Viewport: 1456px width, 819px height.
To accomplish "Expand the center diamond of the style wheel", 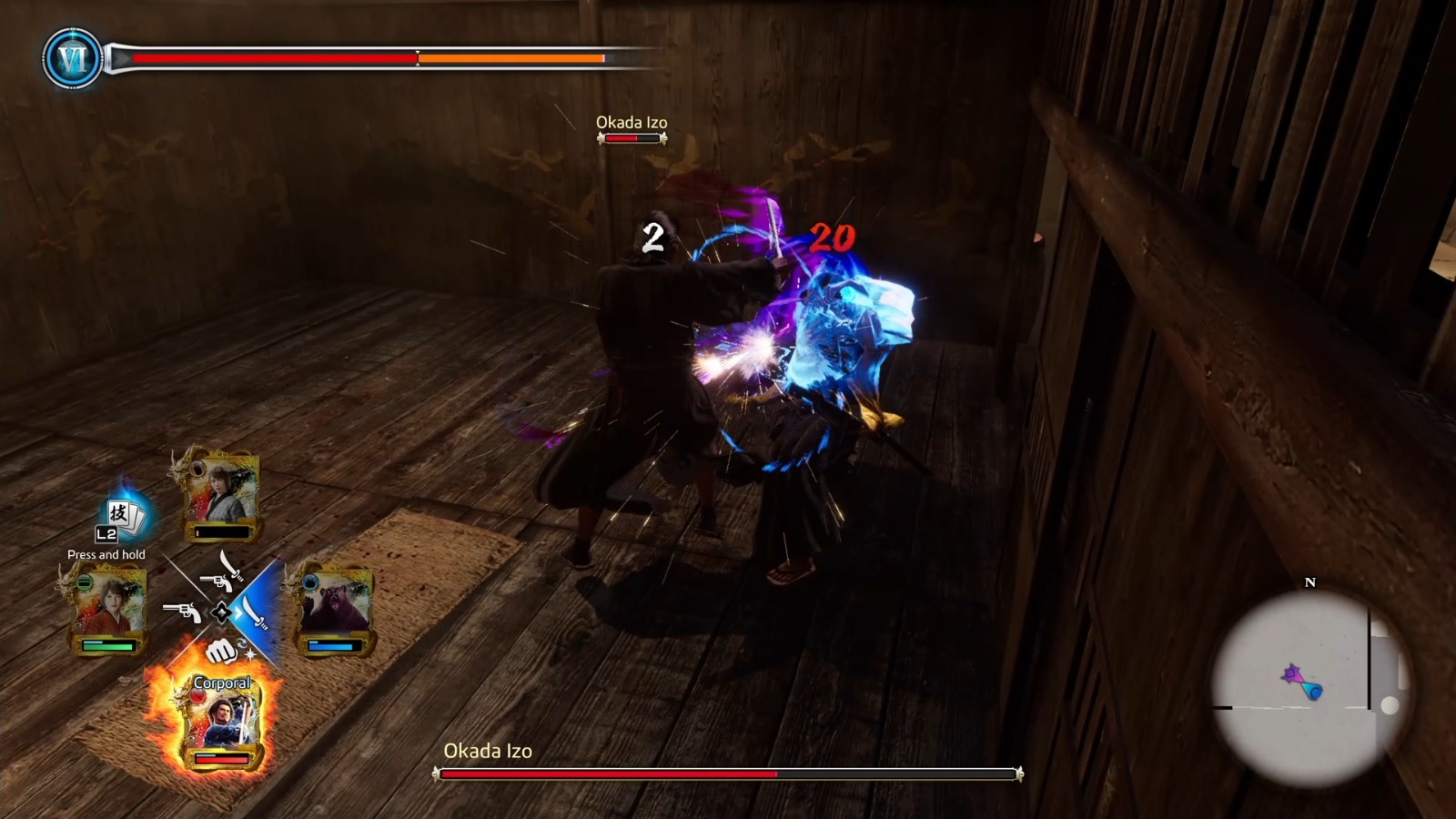I will pos(222,611).
